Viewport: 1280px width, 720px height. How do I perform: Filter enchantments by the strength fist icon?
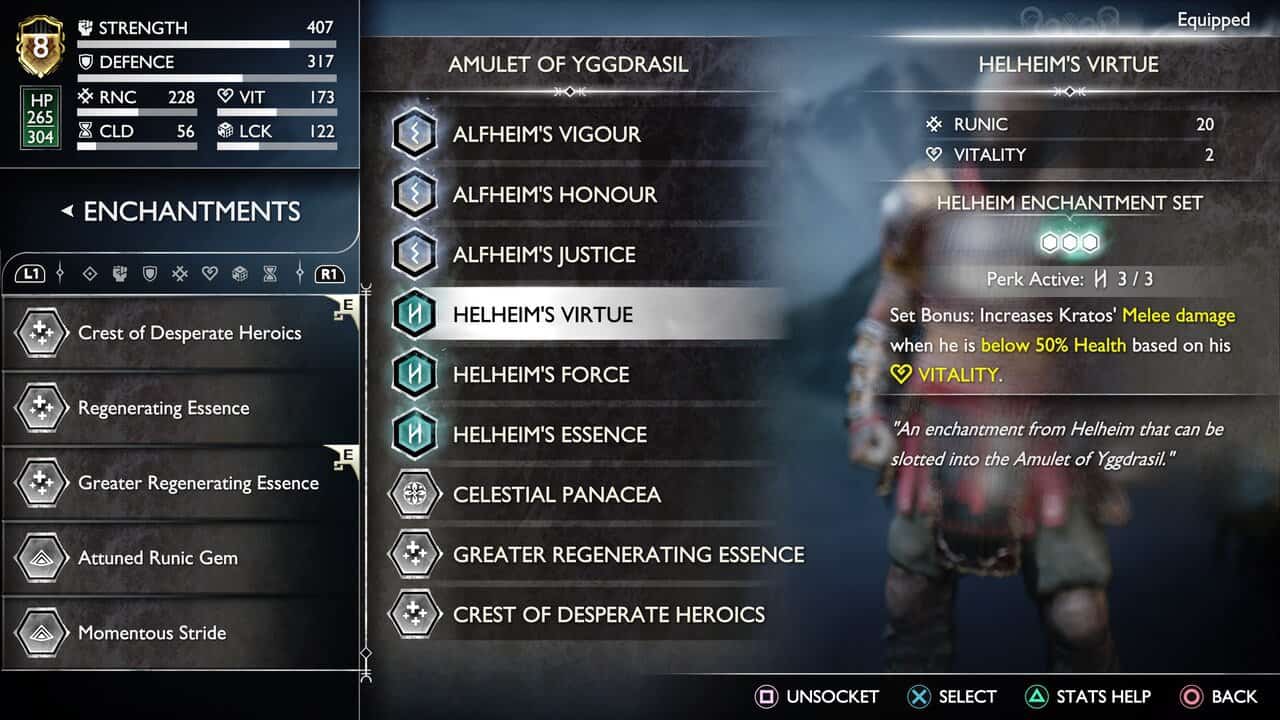pyautogui.click(x=120, y=273)
